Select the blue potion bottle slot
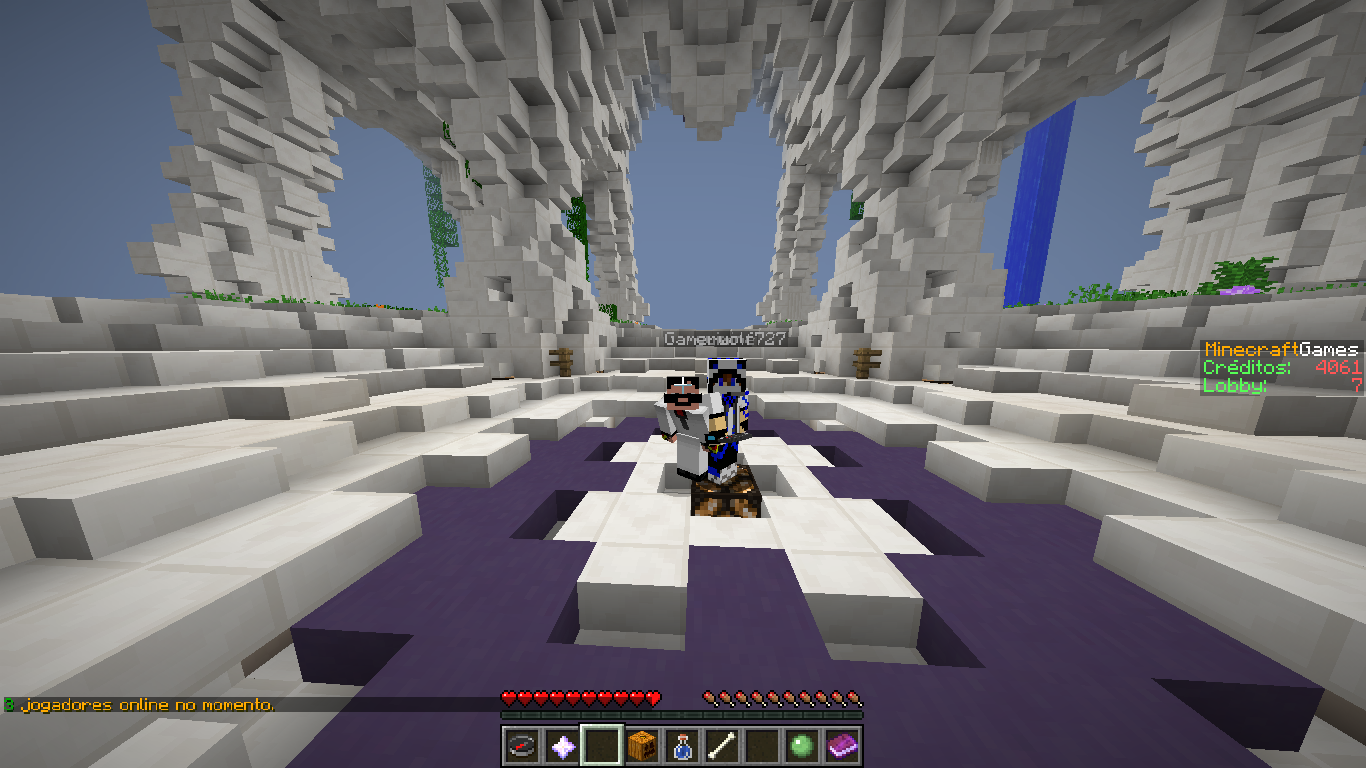Image resolution: width=1366 pixels, height=768 pixels. [x=682, y=745]
